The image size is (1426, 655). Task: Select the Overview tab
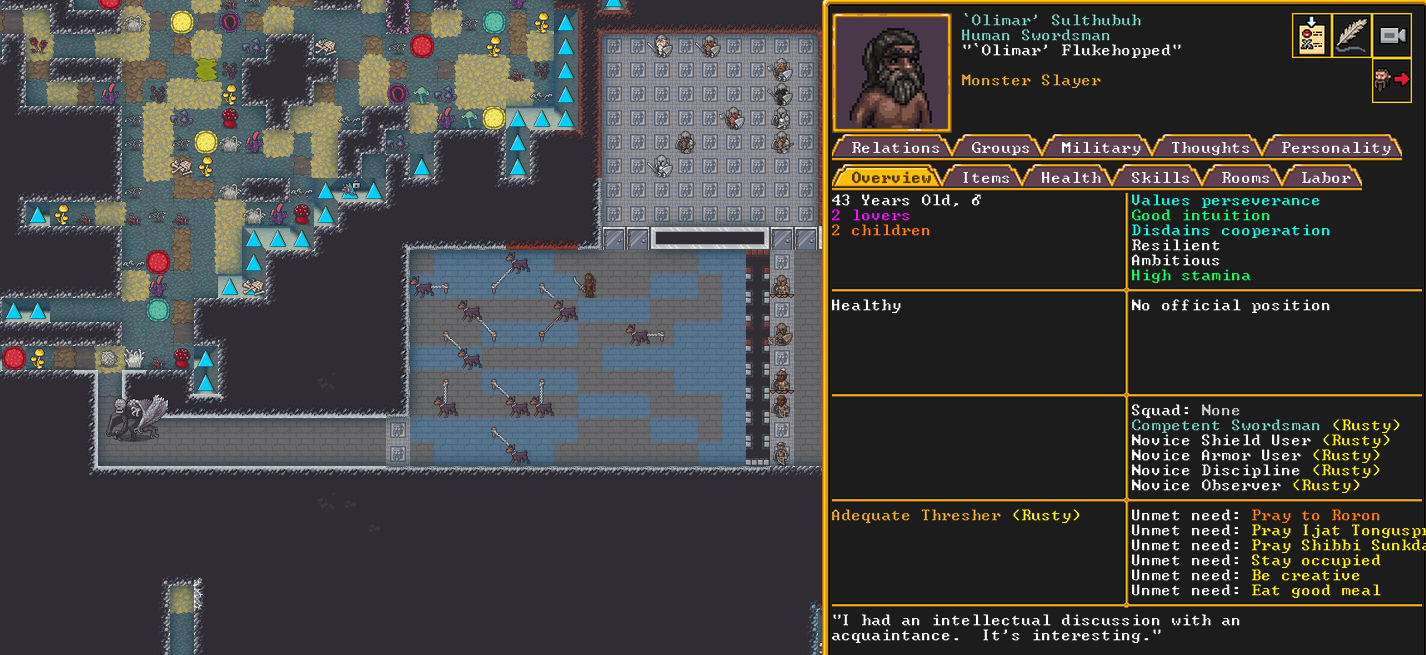click(x=889, y=177)
